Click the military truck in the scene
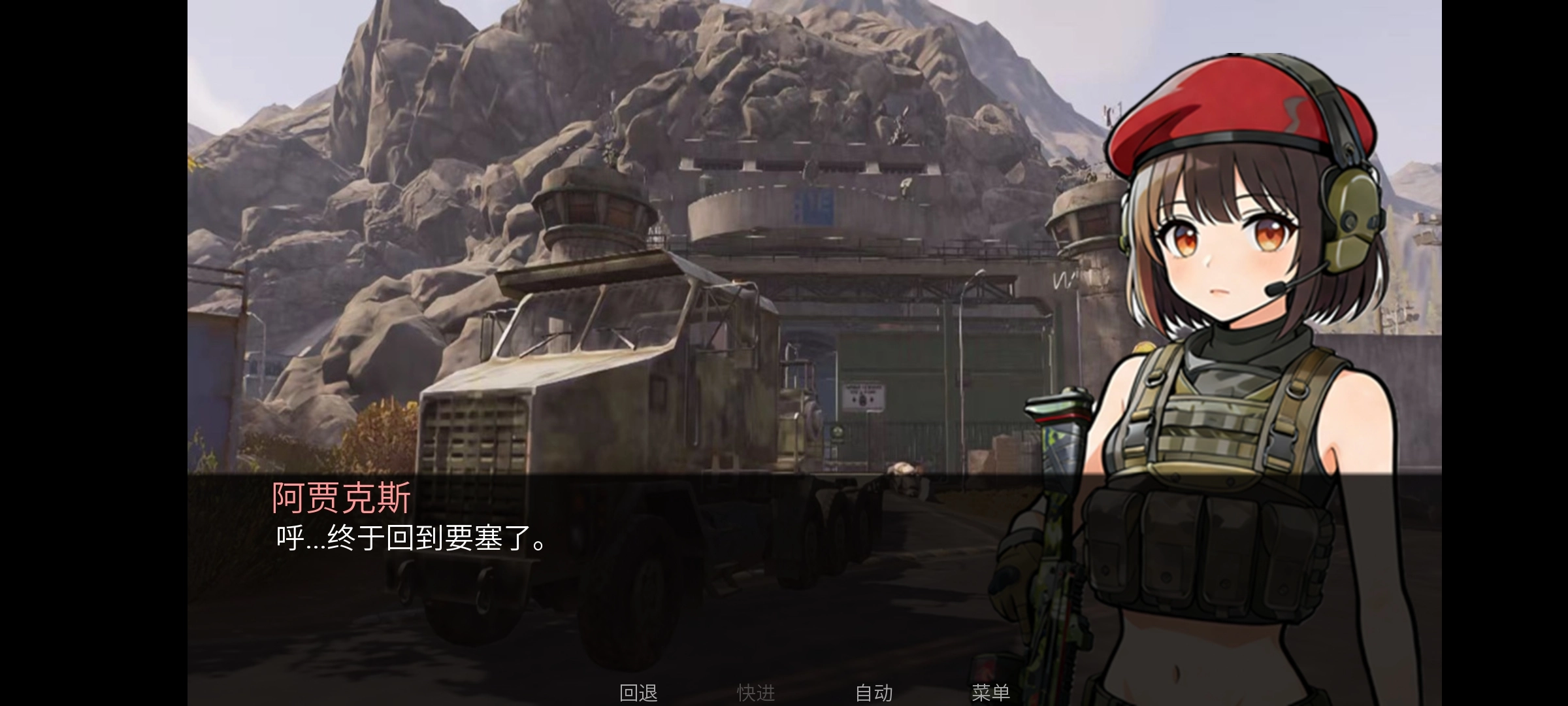 [x=621, y=392]
